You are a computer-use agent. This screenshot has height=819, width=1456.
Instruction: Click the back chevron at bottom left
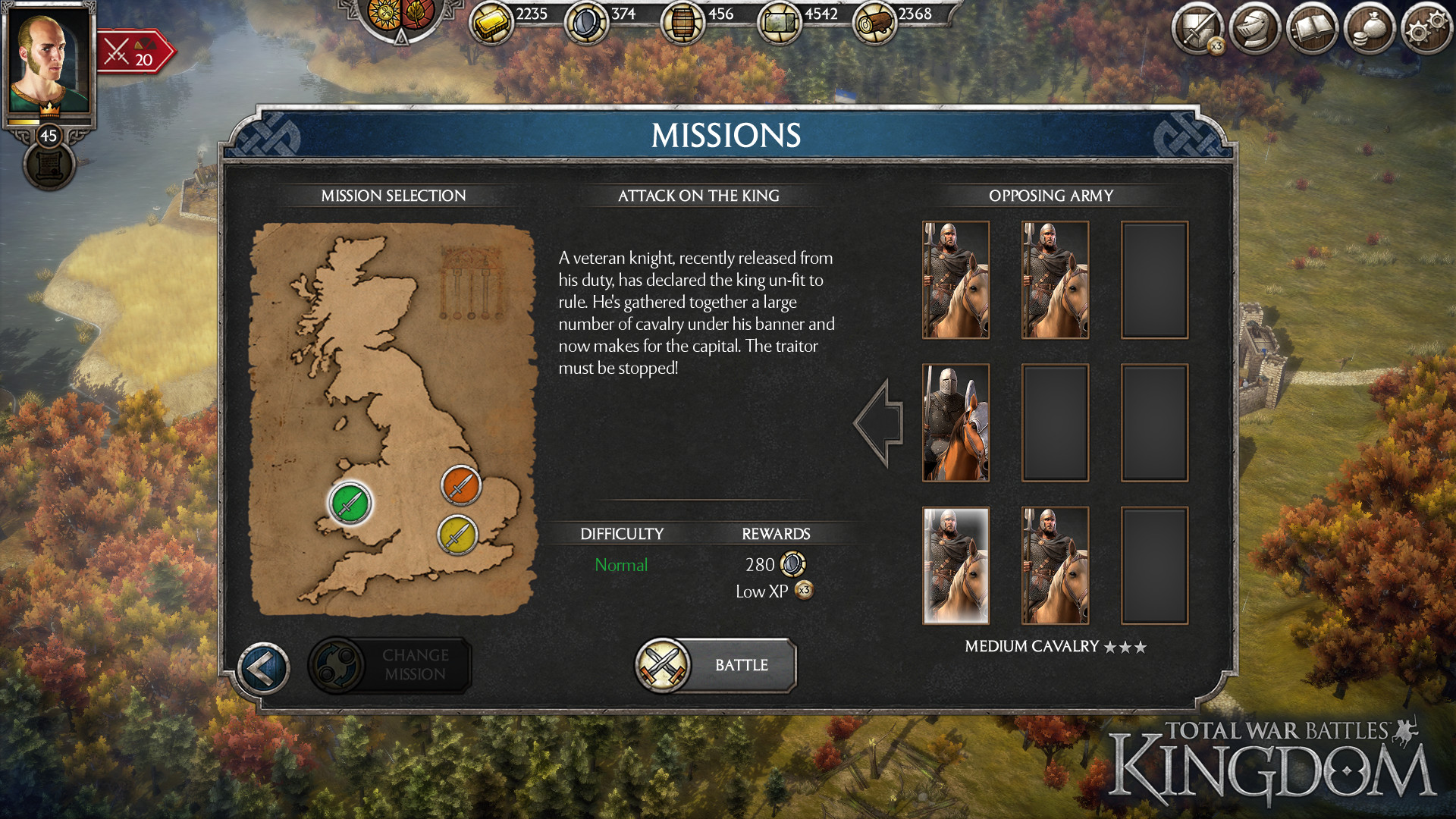pyautogui.click(x=263, y=665)
